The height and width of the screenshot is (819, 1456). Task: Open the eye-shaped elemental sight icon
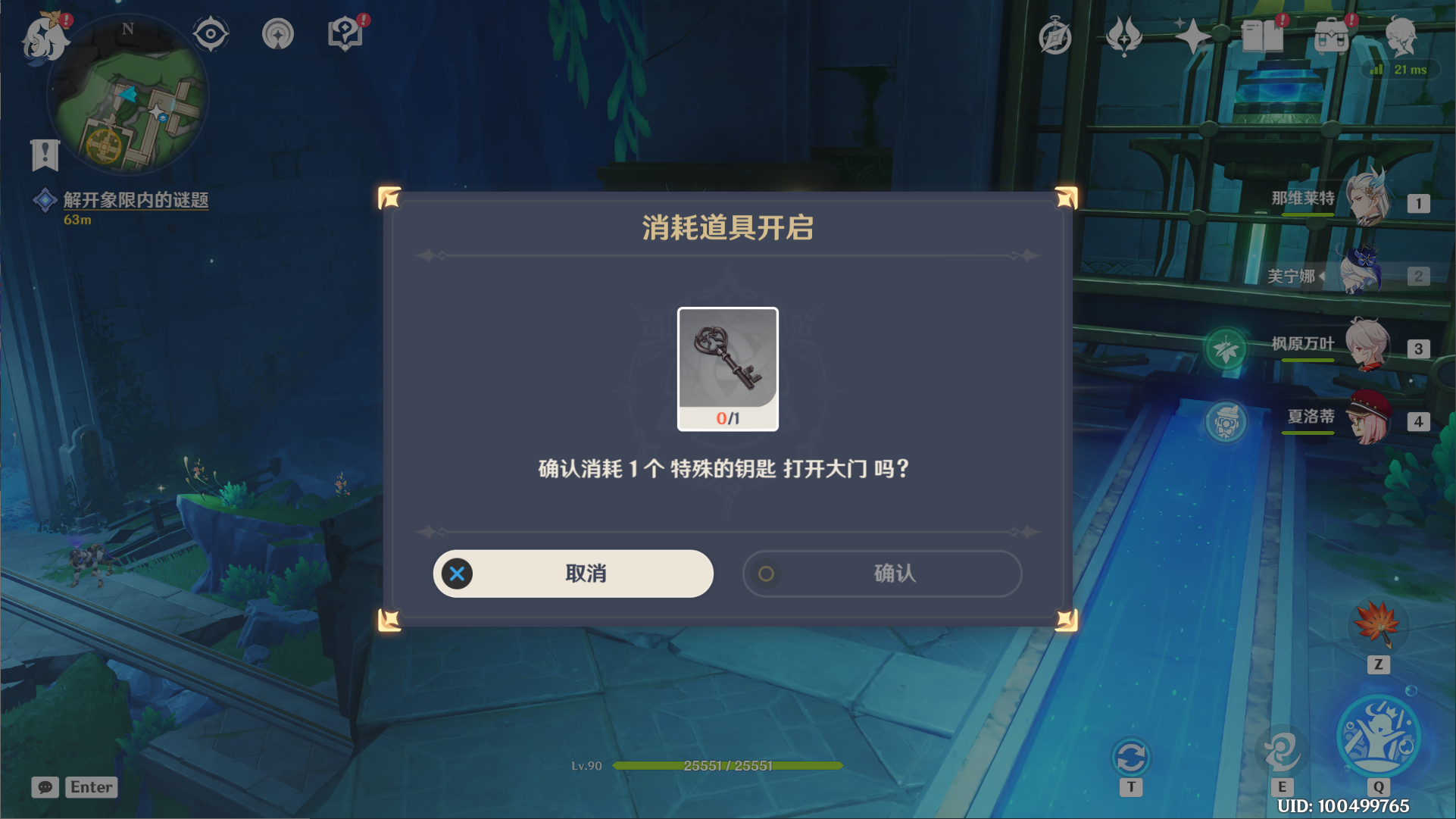click(210, 34)
